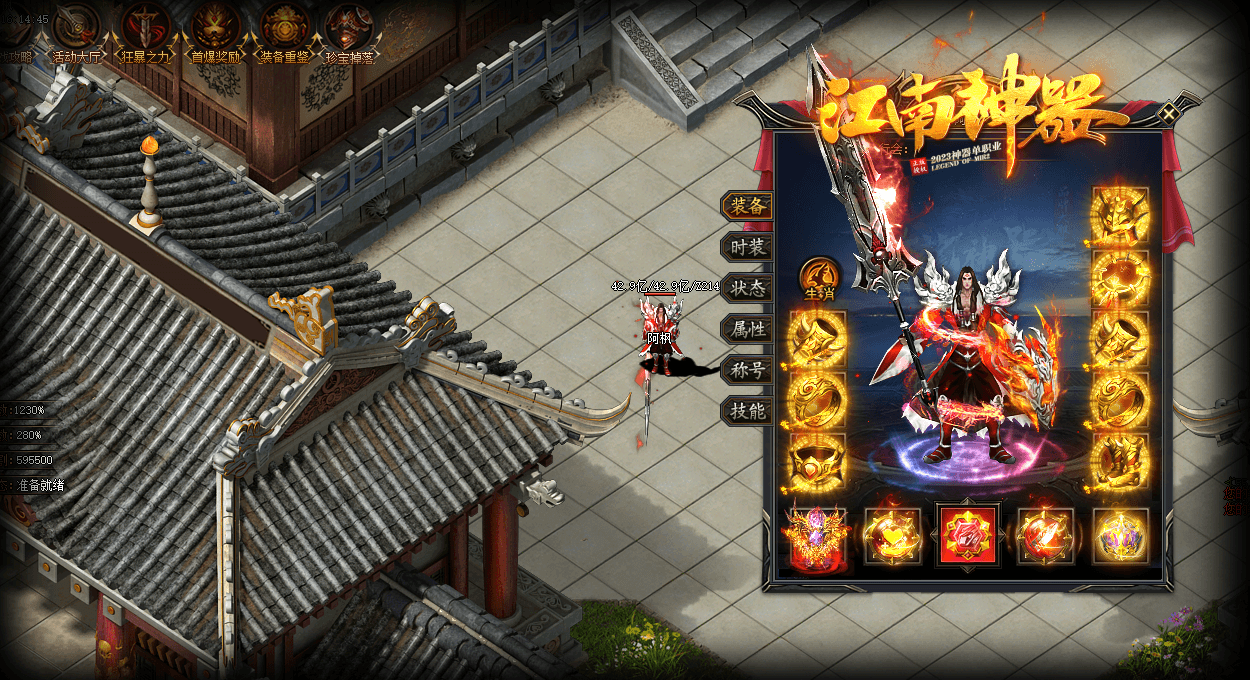Click the 生肖 zodiac button
Screen dimensions: 1250x680
819,277
